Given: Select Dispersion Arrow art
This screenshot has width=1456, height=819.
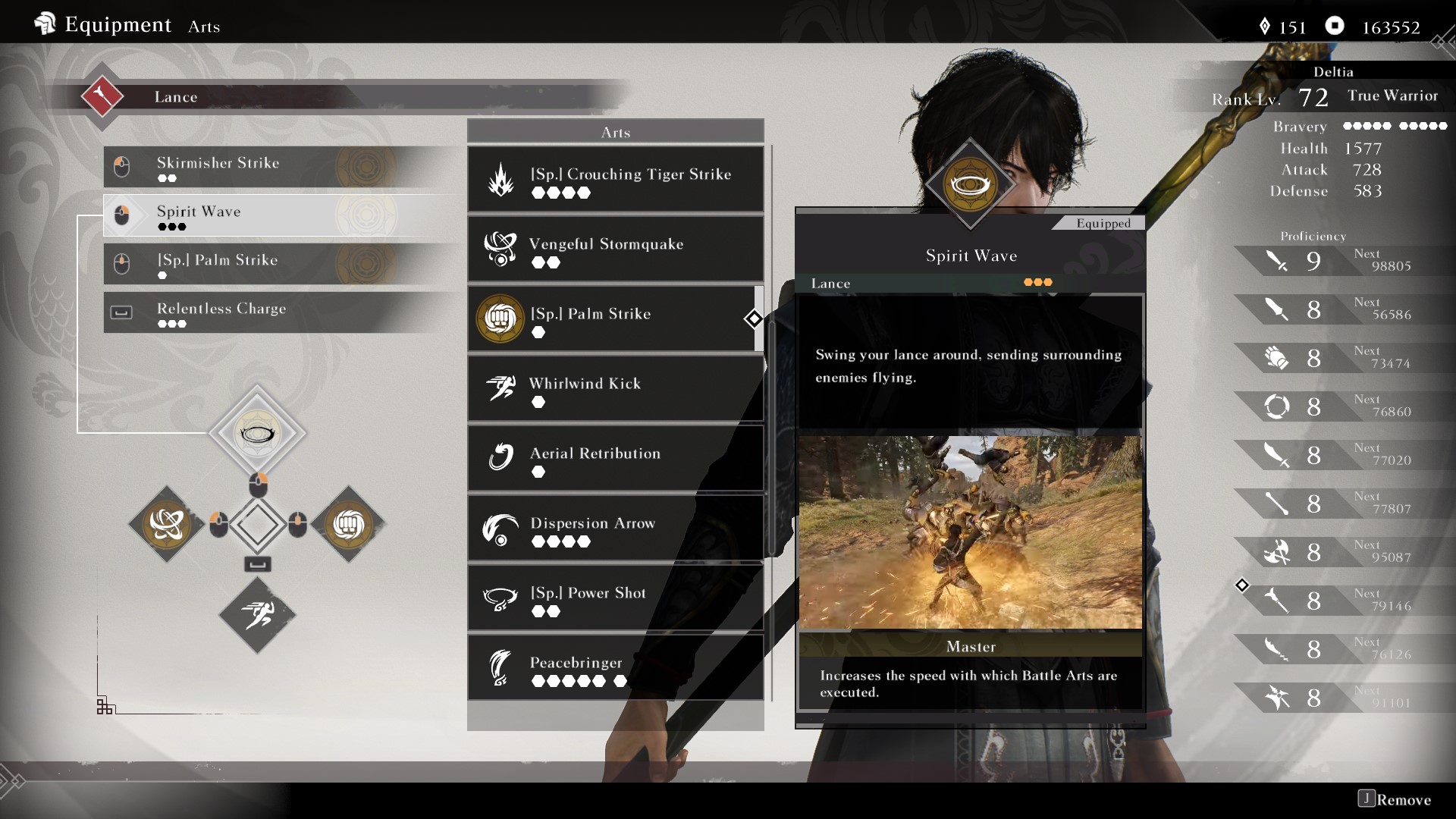Looking at the screenshot, I should (615, 529).
